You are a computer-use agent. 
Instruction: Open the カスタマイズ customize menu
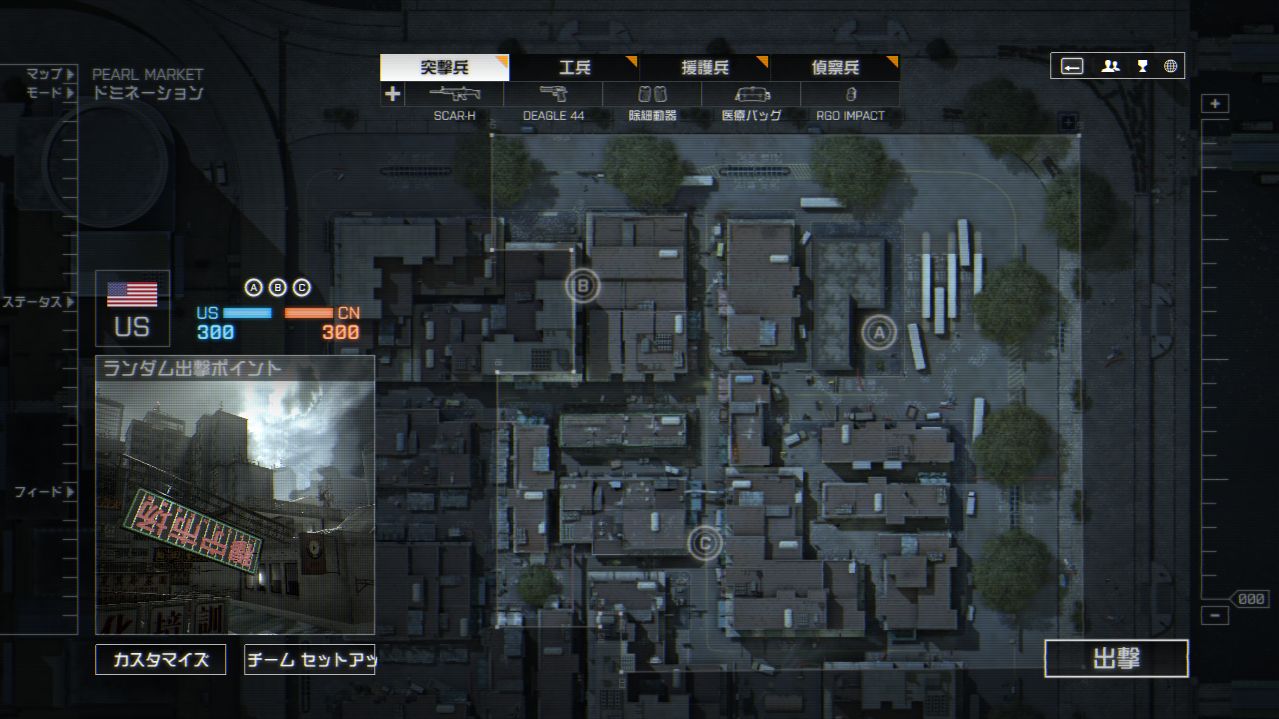coord(160,660)
